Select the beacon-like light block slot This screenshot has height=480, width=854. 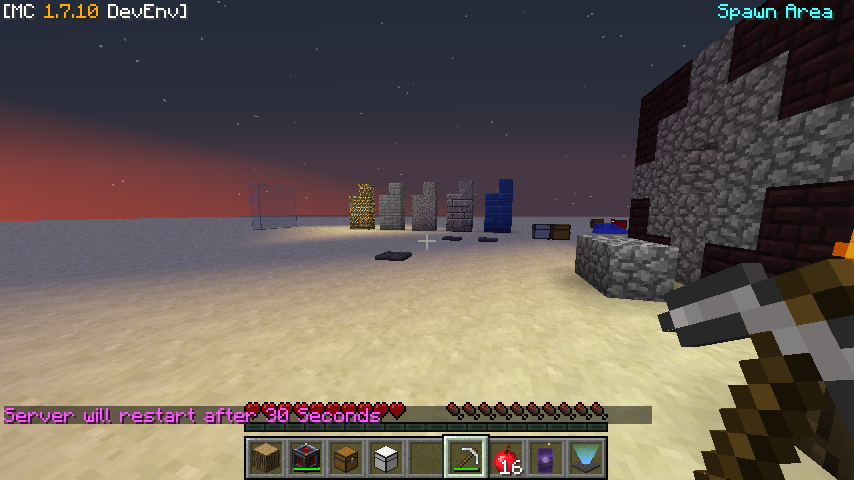586,457
